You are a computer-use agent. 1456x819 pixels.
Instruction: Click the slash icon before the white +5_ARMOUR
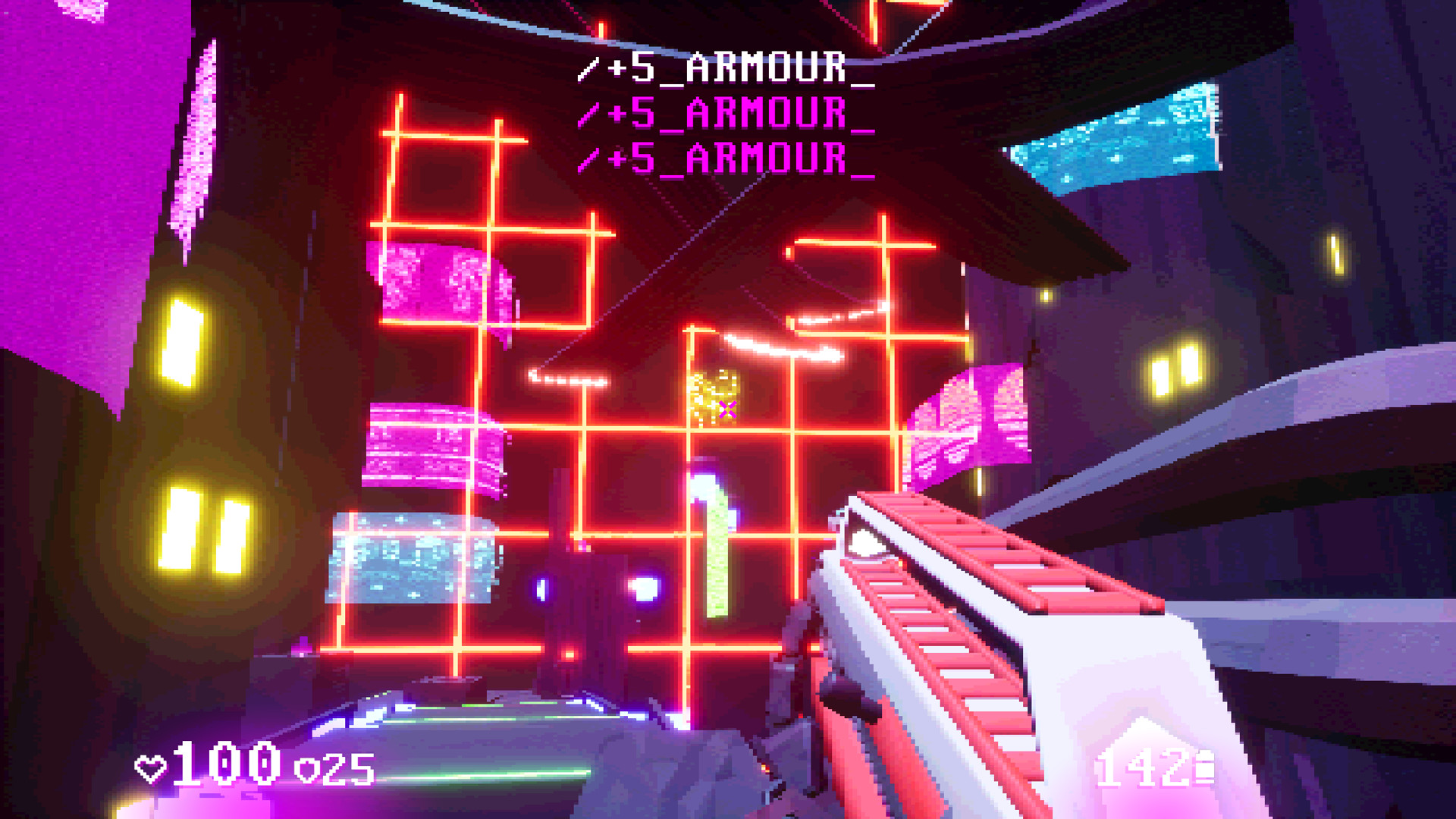[590, 71]
